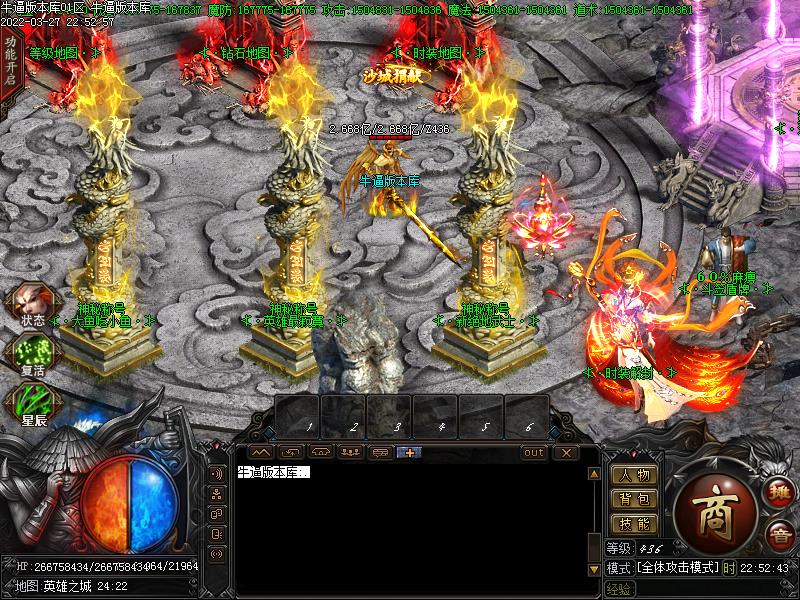Select hotbar slot 6

click(x=527, y=415)
